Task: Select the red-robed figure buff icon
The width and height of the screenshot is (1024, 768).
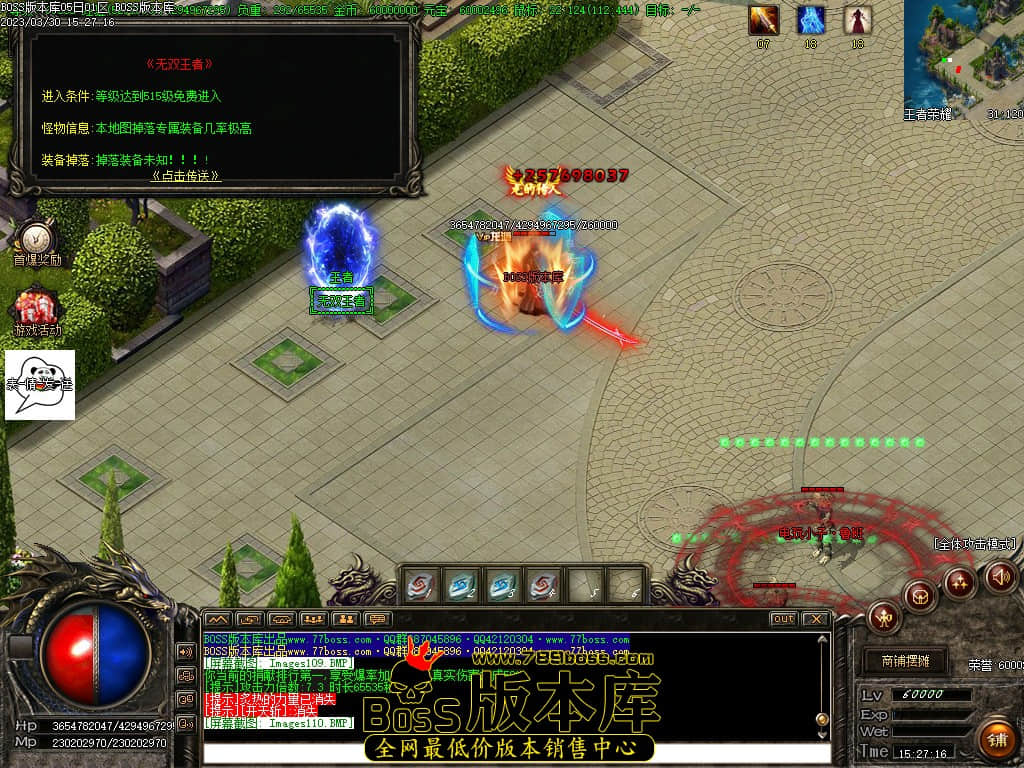Action: click(857, 20)
